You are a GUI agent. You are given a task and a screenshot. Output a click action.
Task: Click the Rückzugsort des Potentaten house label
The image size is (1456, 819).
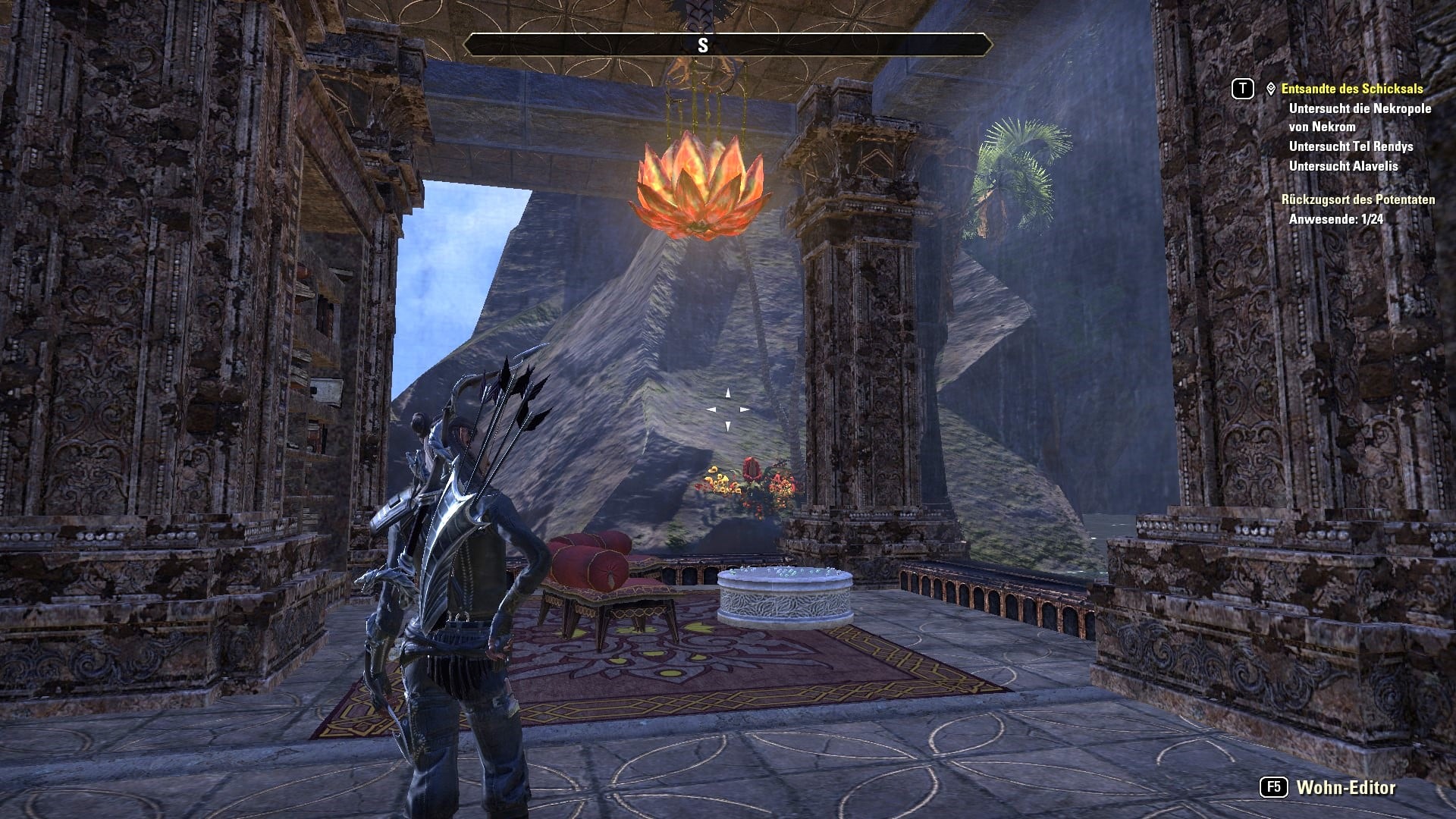pos(1357,199)
